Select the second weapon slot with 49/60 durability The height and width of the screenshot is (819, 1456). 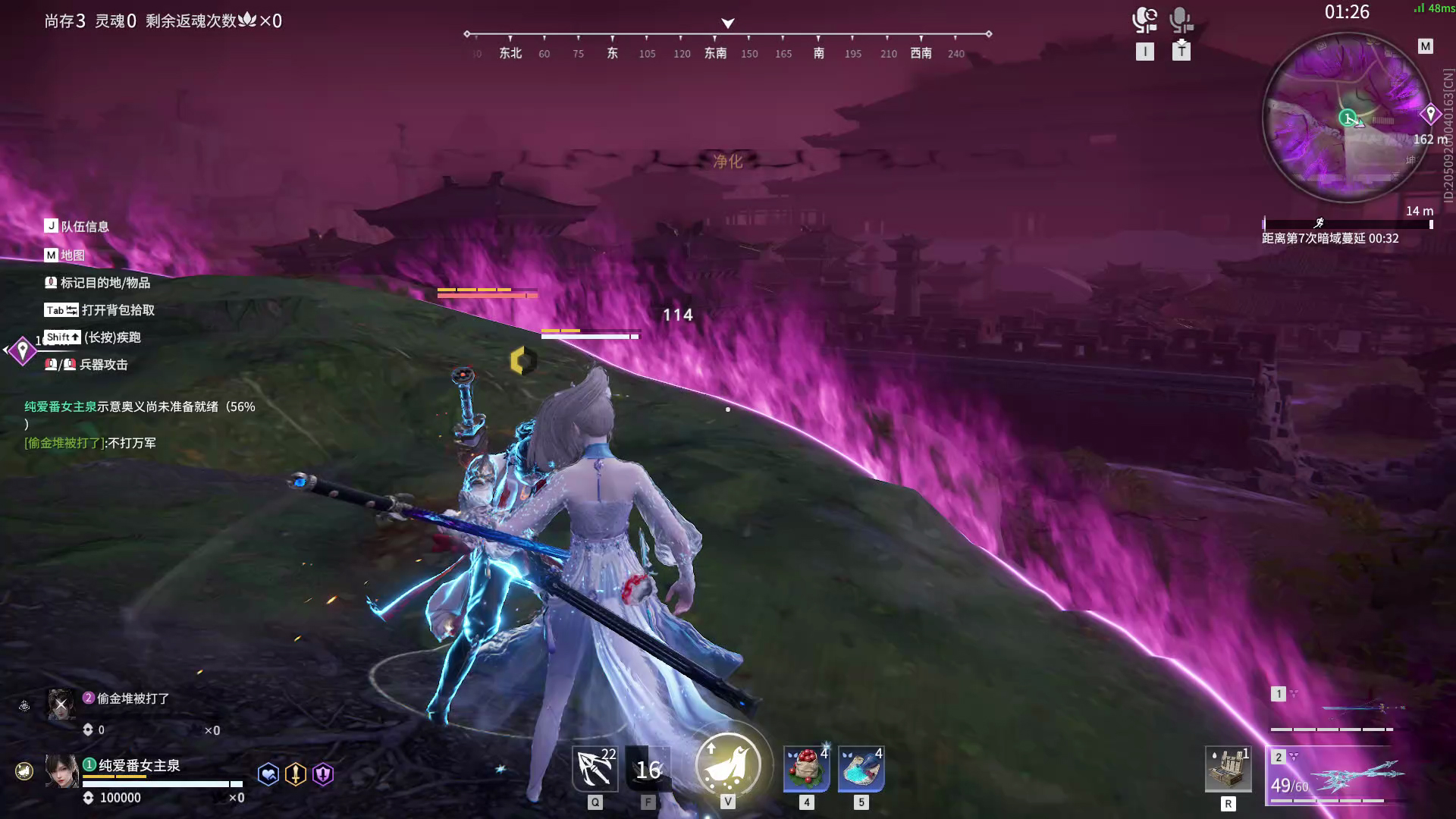[1338, 777]
